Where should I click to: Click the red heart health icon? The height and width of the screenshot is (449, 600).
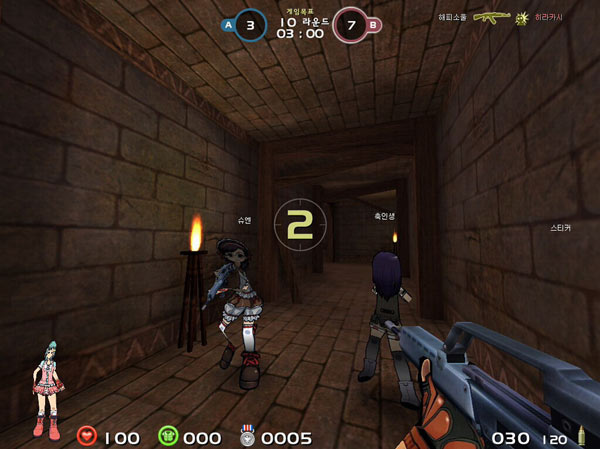[87, 436]
